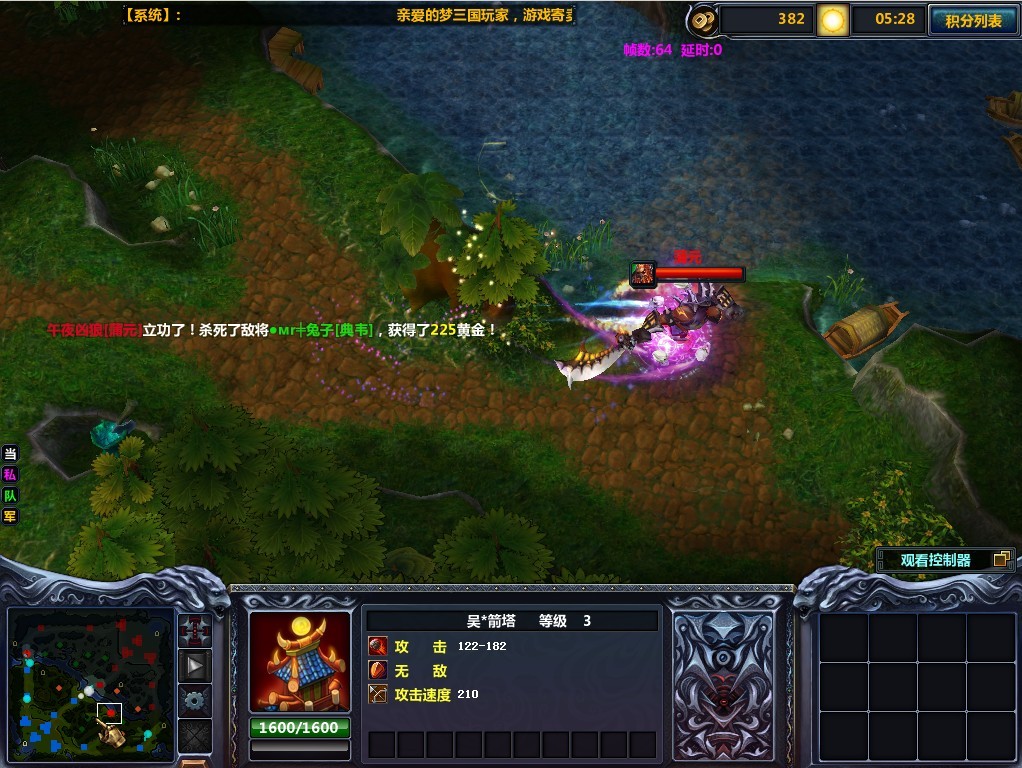Screen dimensions: 1022x768
Task: Click the gear button beside the minimap
Action: coord(195,699)
